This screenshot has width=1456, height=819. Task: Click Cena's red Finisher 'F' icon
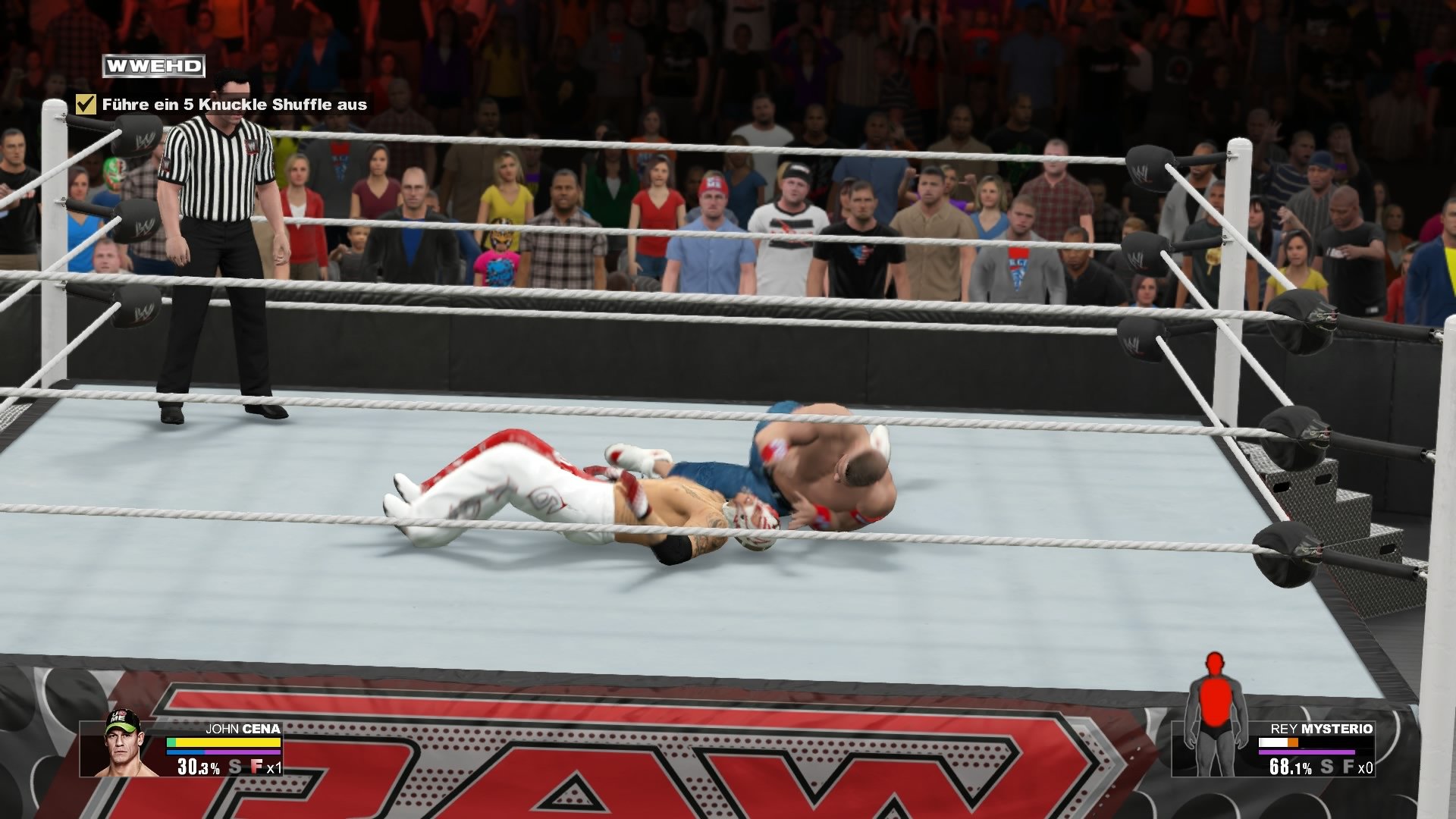(x=257, y=766)
